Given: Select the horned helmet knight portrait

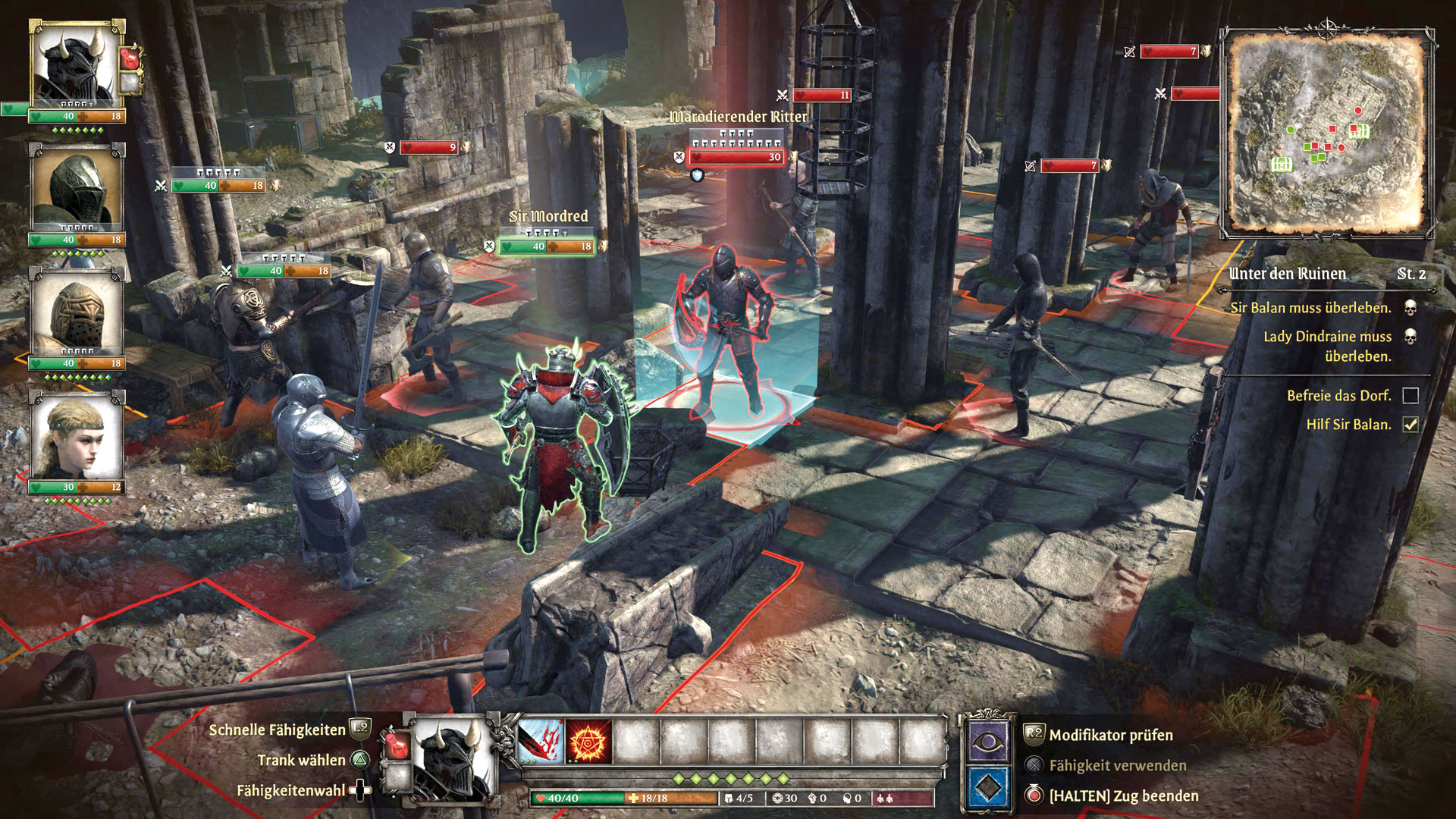Looking at the screenshot, I should [x=76, y=67].
